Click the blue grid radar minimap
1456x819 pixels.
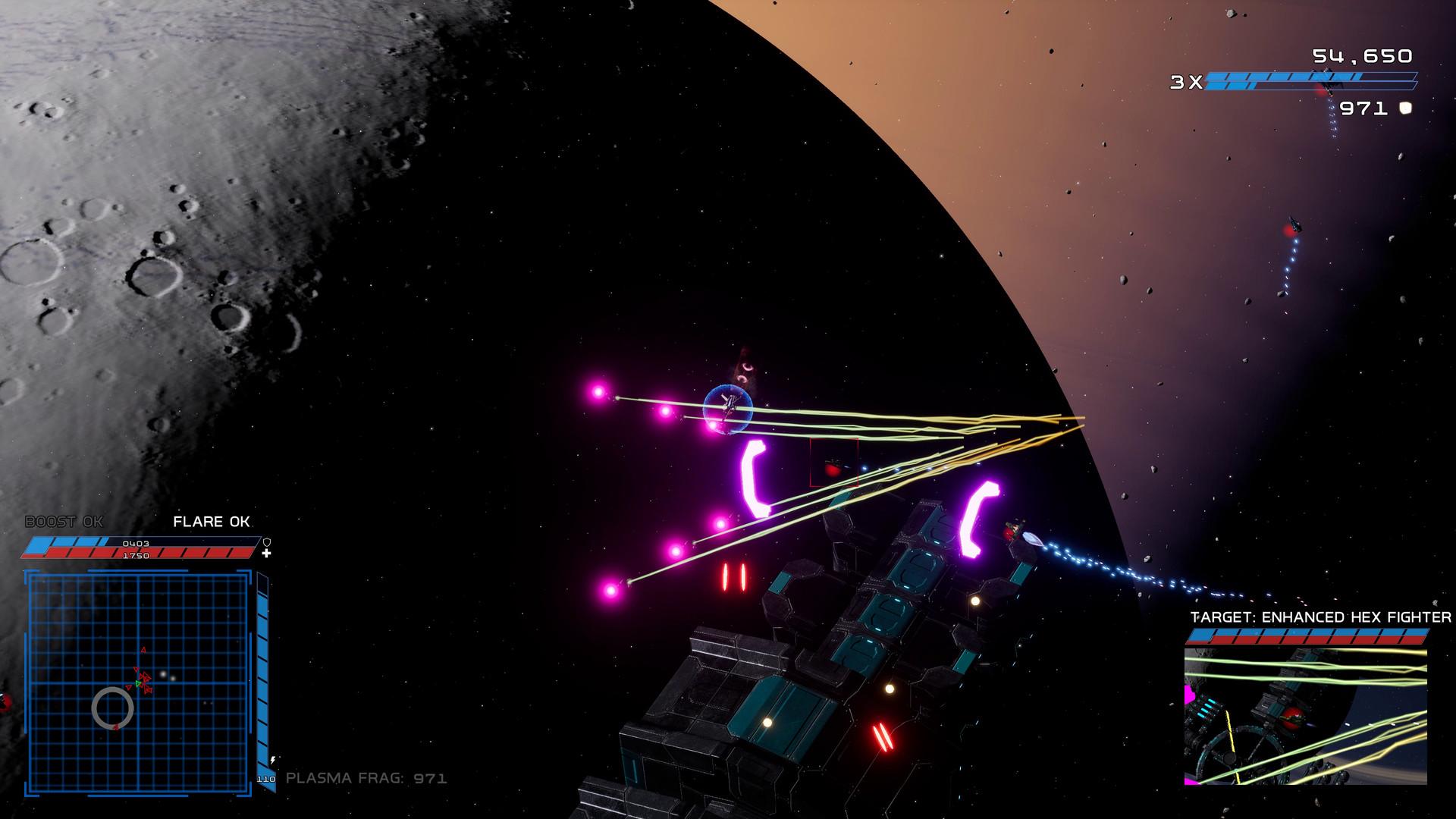(x=138, y=683)
